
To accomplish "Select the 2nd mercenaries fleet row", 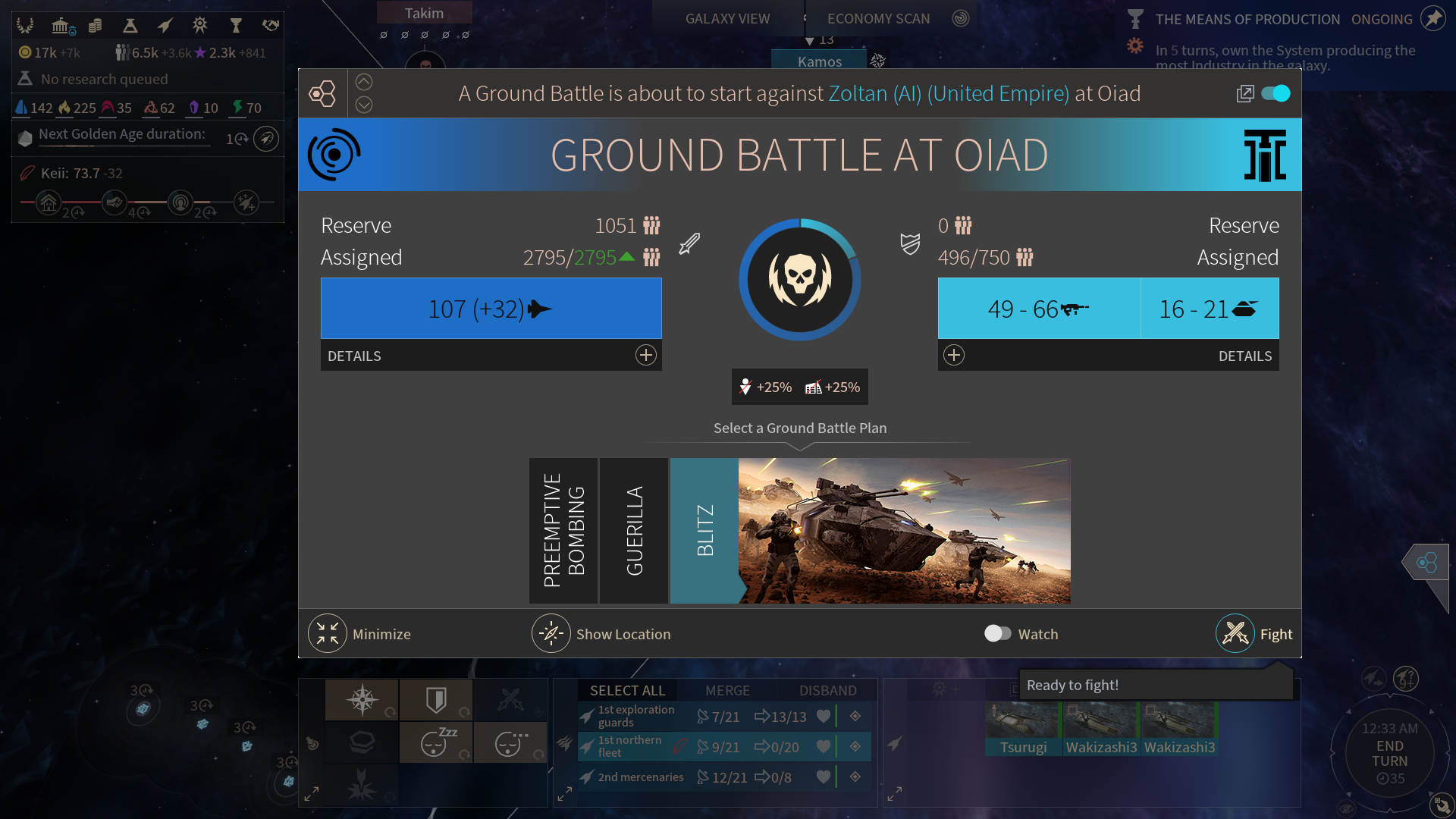I will click(x=641, y=777).
